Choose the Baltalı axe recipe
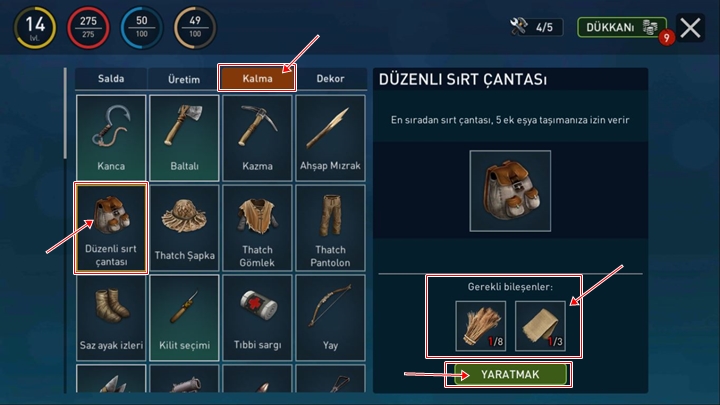 (184, 135)
